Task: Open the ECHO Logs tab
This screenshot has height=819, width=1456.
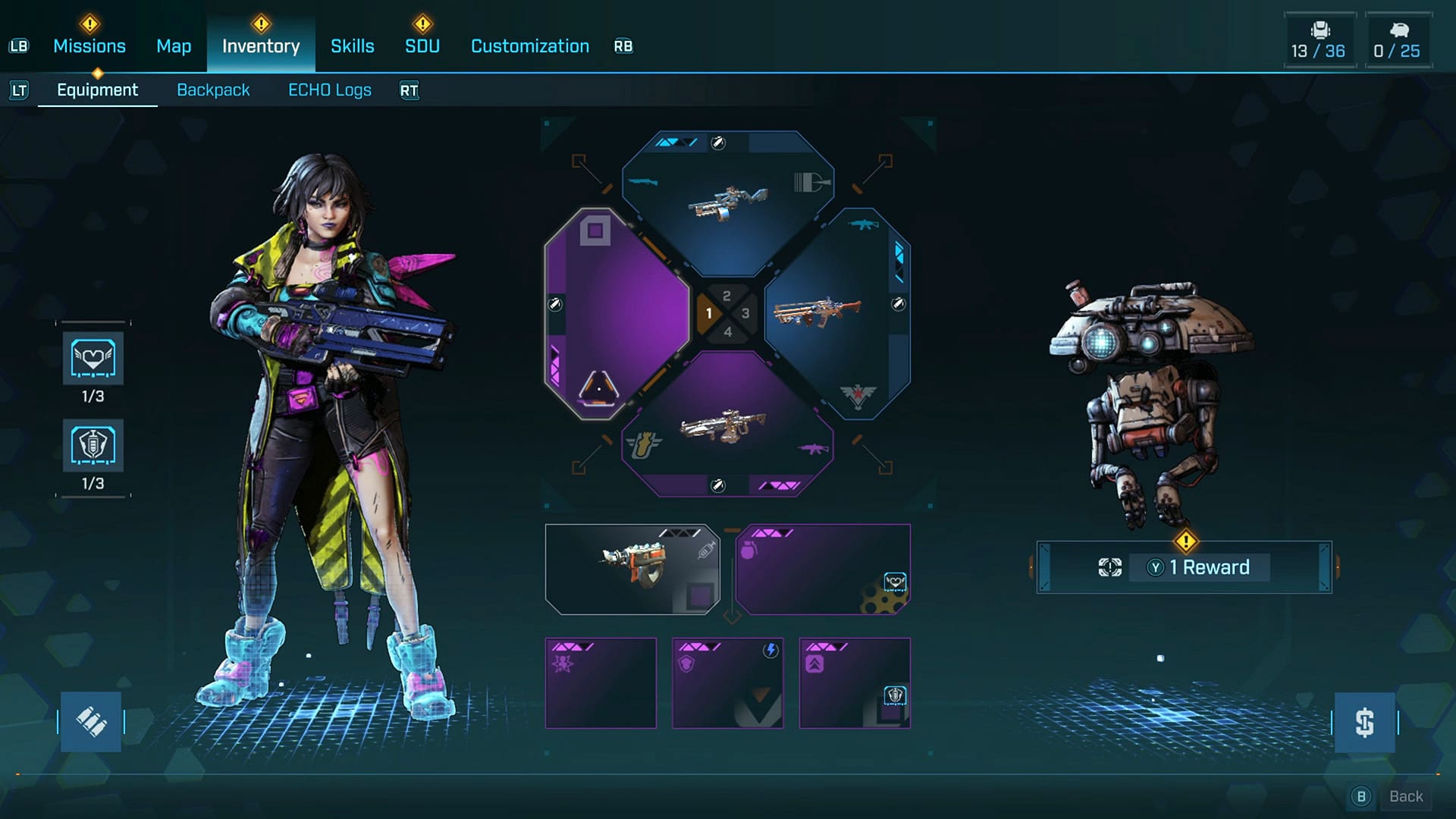Action: click(x=330, y=89)
